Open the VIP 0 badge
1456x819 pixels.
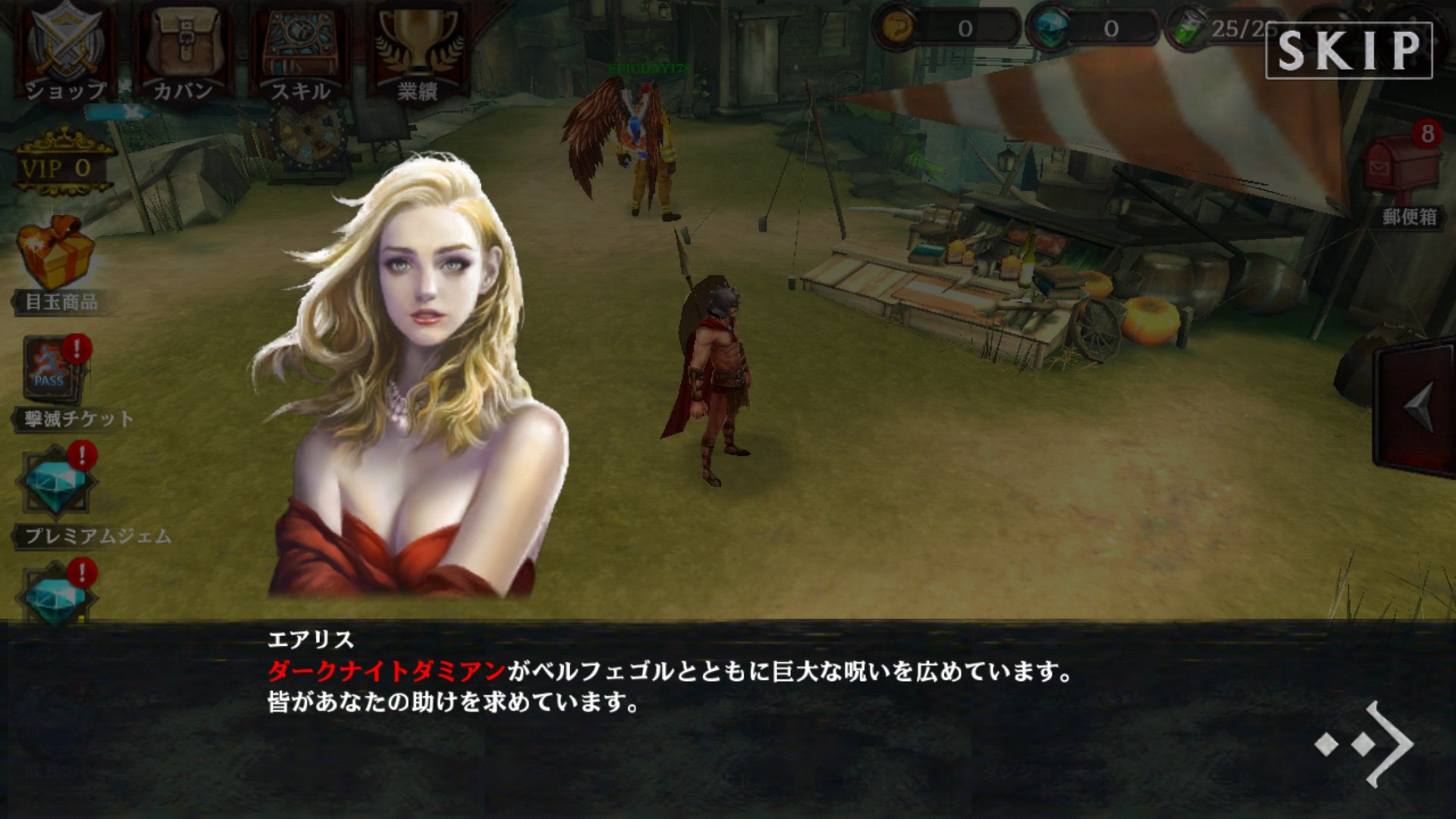pos(59,165)
